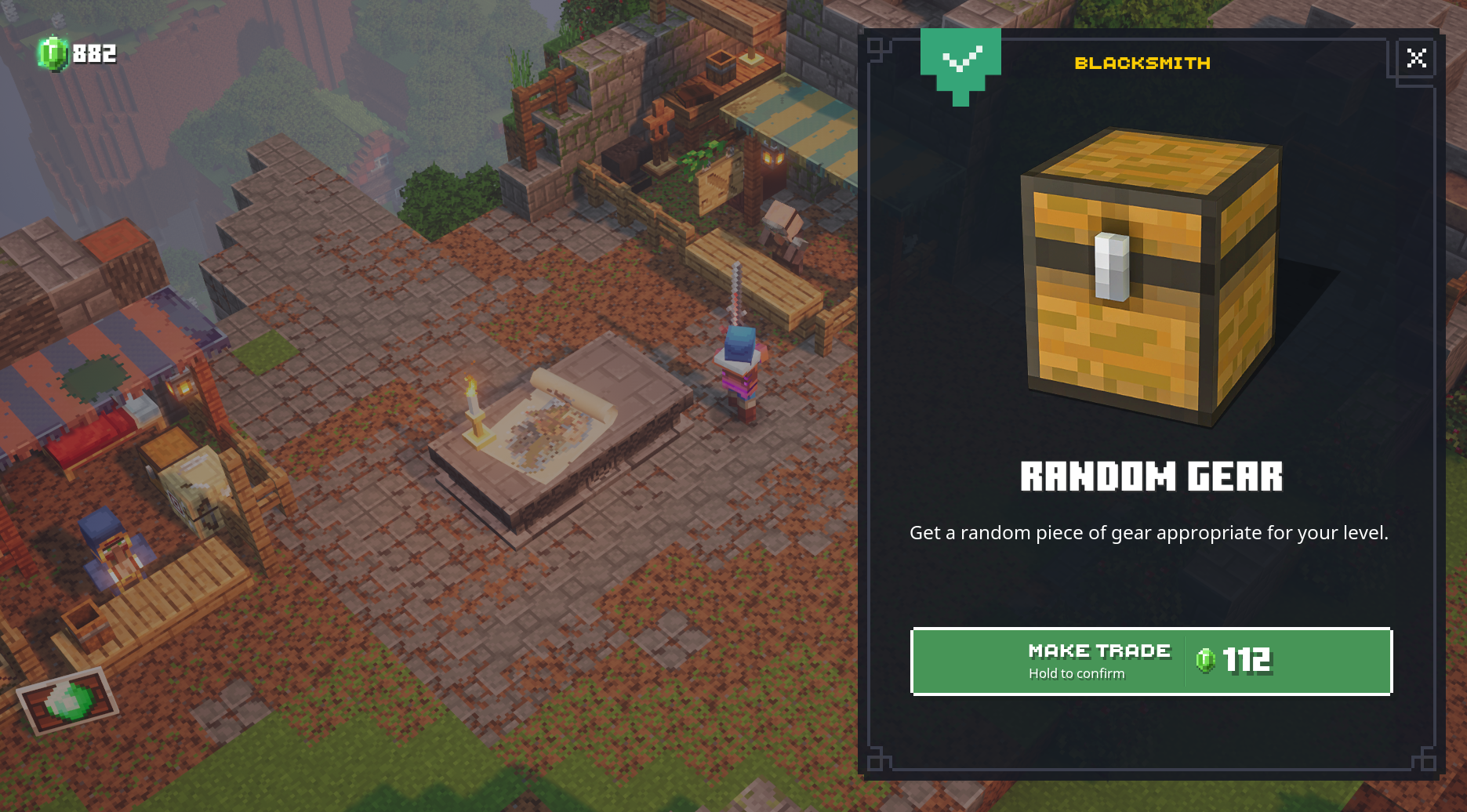Screen dimensions: 1467x812
Task: Click the gear description text line
Action: [1151, 533]
